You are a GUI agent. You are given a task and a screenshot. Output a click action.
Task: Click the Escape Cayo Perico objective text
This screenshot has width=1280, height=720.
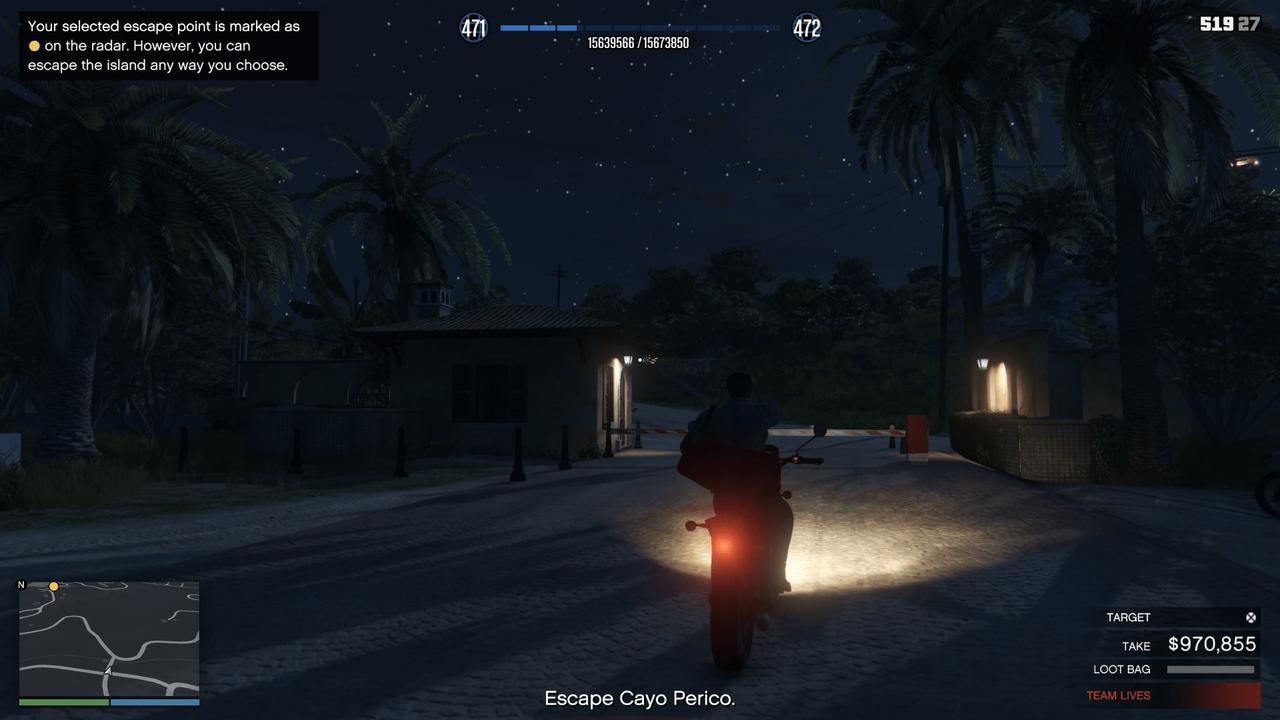coord(639,698)
